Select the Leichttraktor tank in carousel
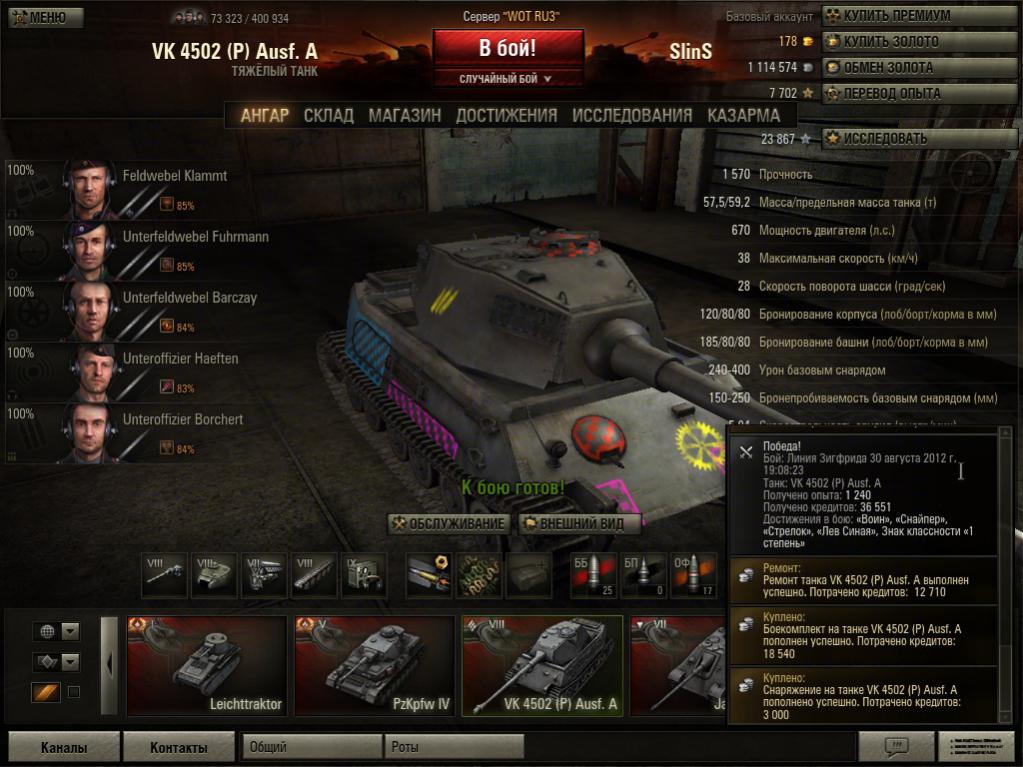Screen dimensions: 1023x767 (207, 665)
